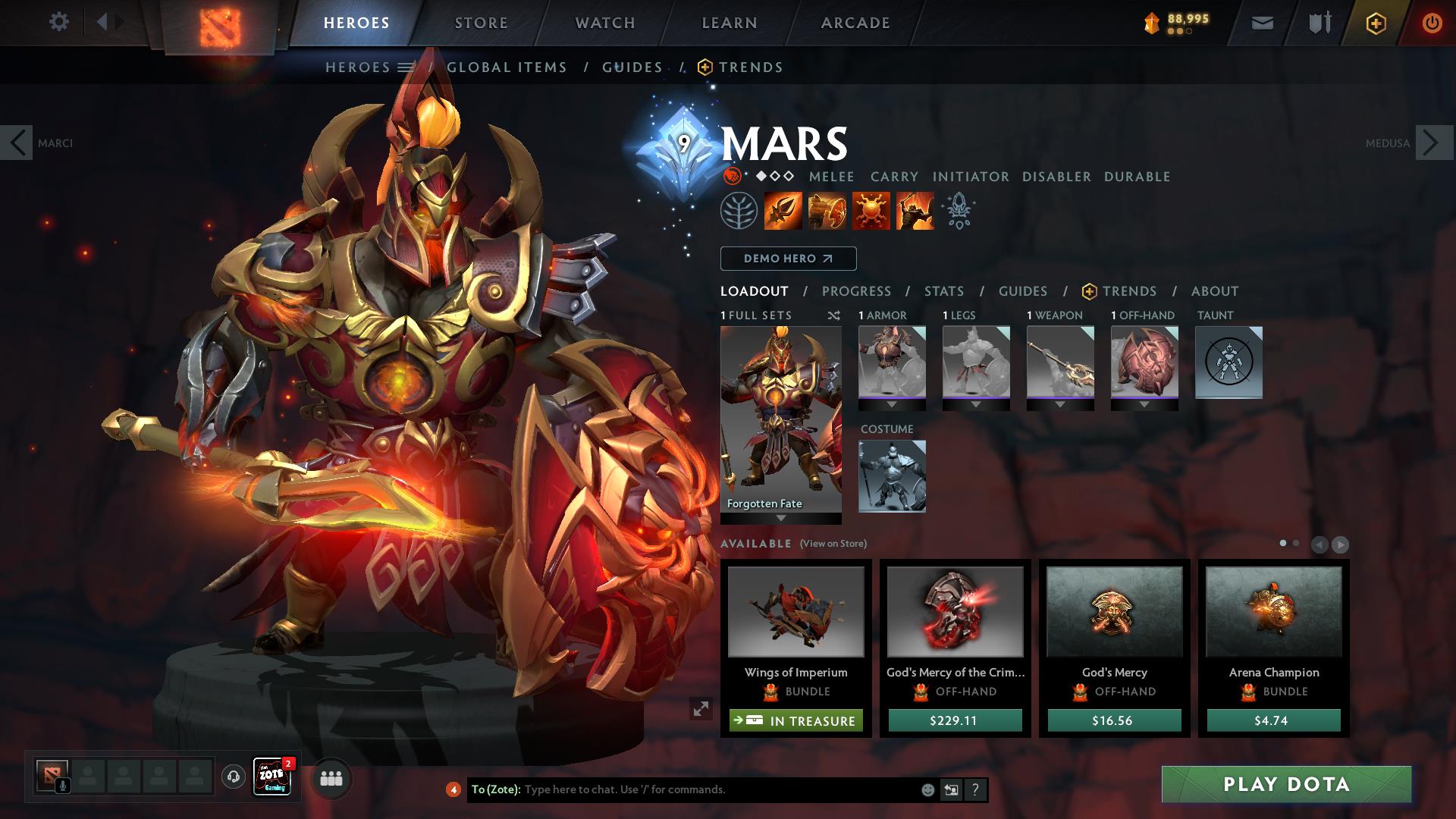Image resolution: width=1456 pixels, height=819 pixels.
Task: Go to previous hero Marci
Action: tap(17, 143)
